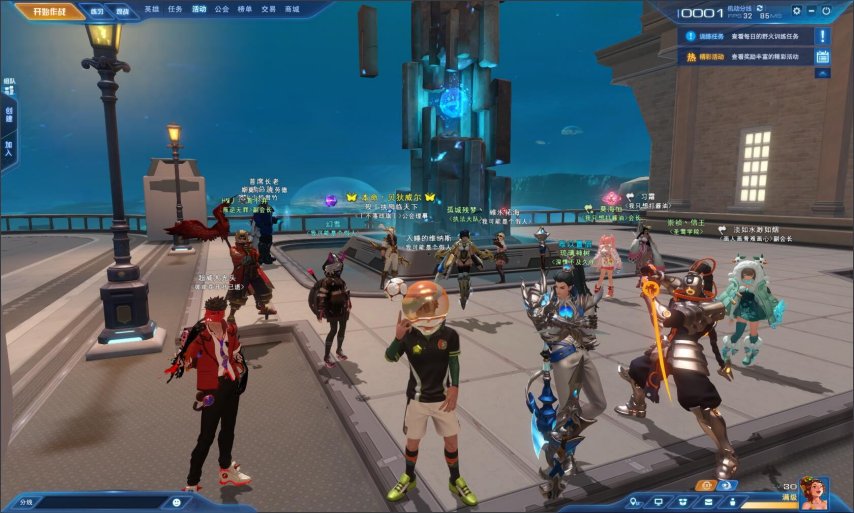The height and width of the screenshot is (513, 854).
Task: Open the 英雄 heroes menu
Action: tap(151, 9)
